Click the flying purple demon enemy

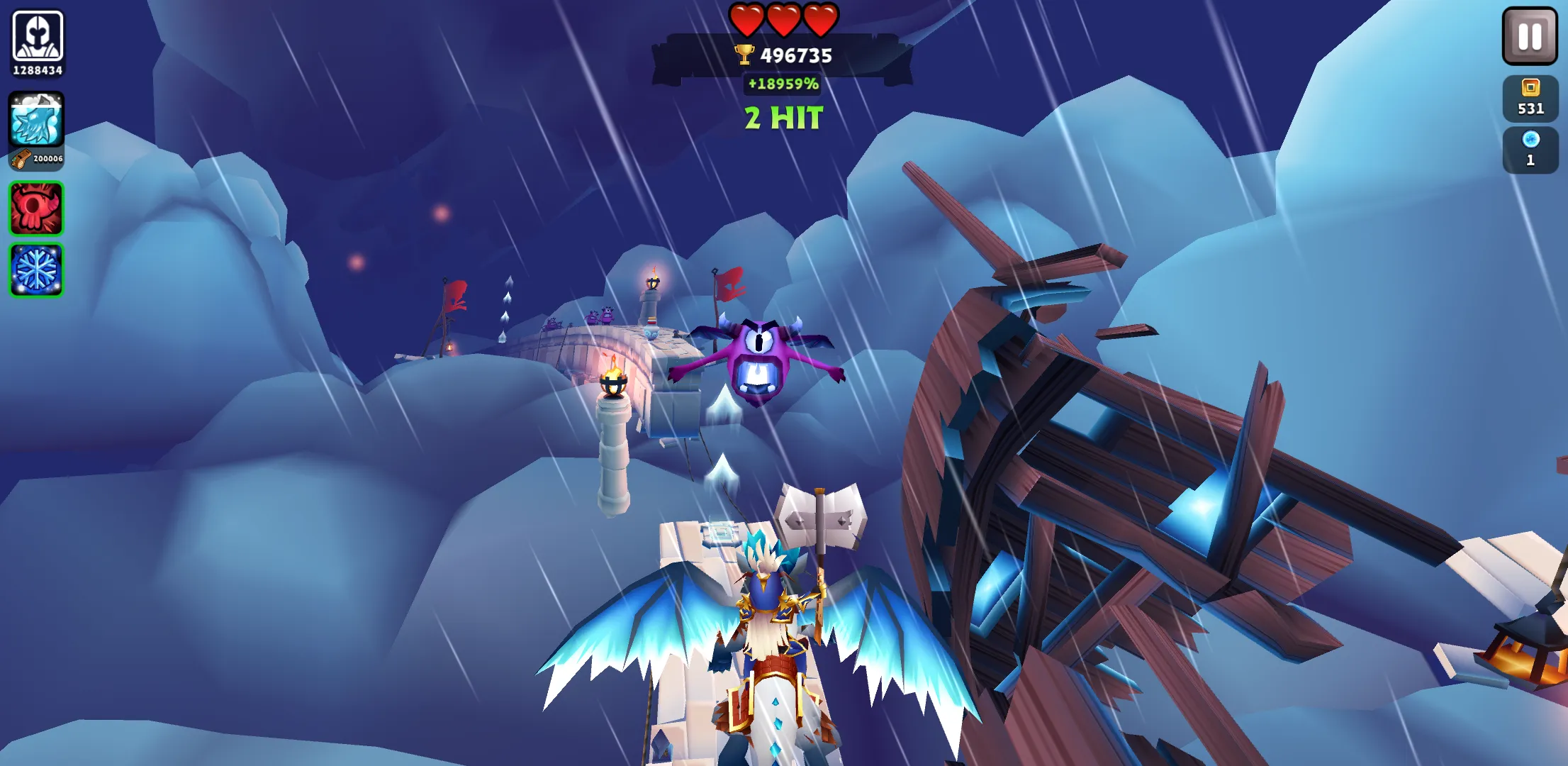click(x=758, y=355)
